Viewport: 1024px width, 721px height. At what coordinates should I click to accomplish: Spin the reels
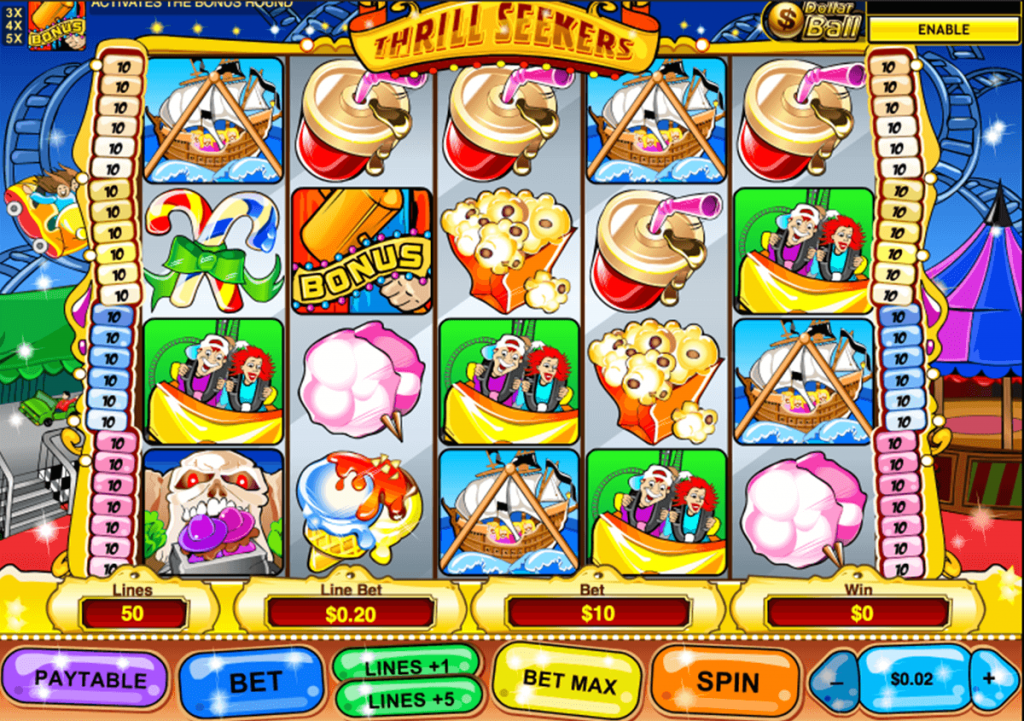click(727, 682)
